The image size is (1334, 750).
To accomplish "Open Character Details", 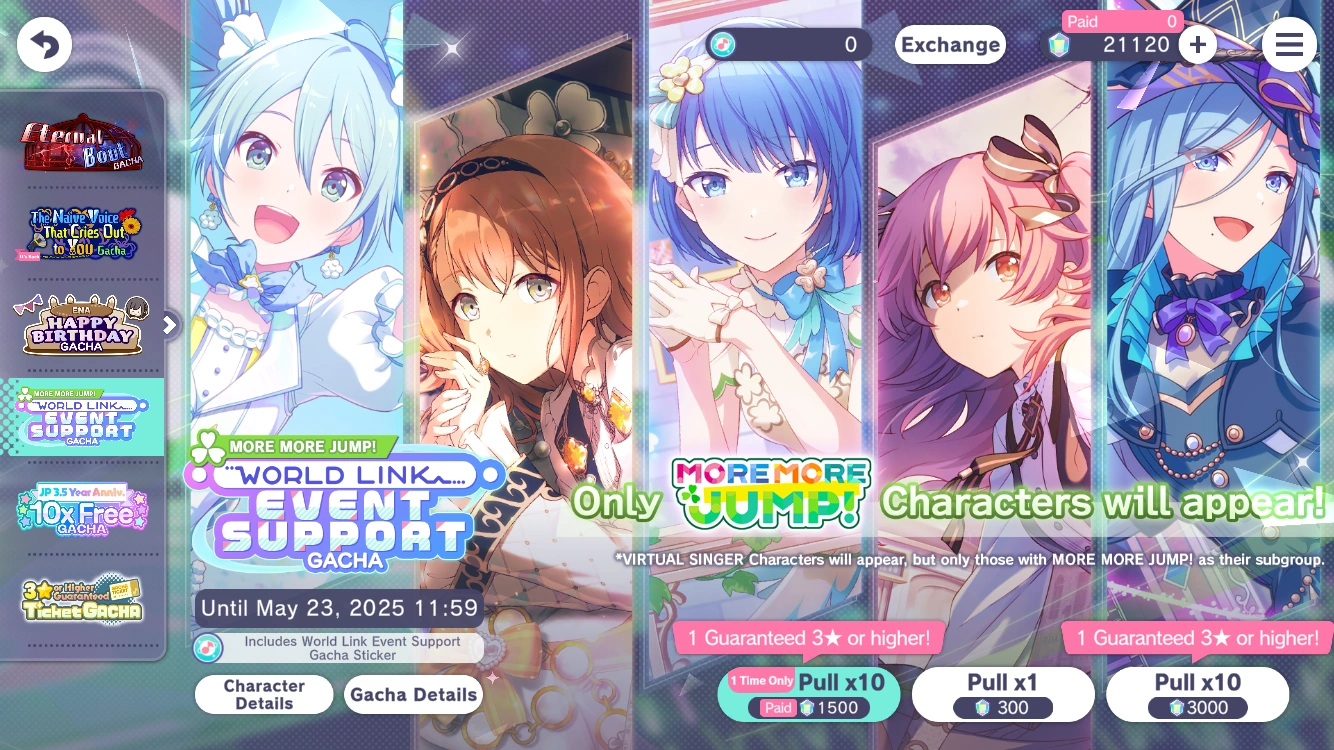I will pos(263,694).
